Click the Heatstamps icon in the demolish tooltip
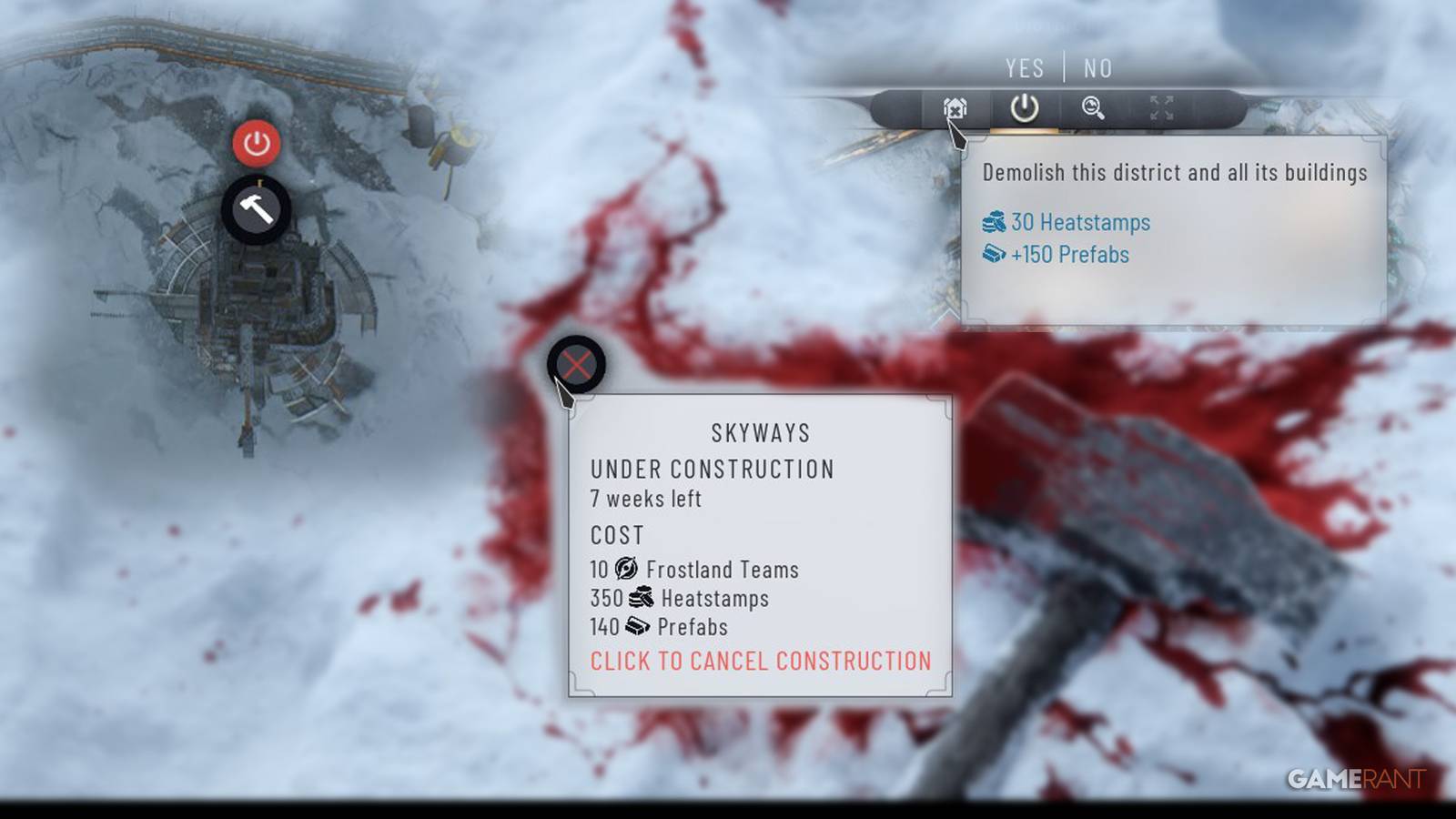This screenshot has height=819, width=1456. [x=995, y=222]
